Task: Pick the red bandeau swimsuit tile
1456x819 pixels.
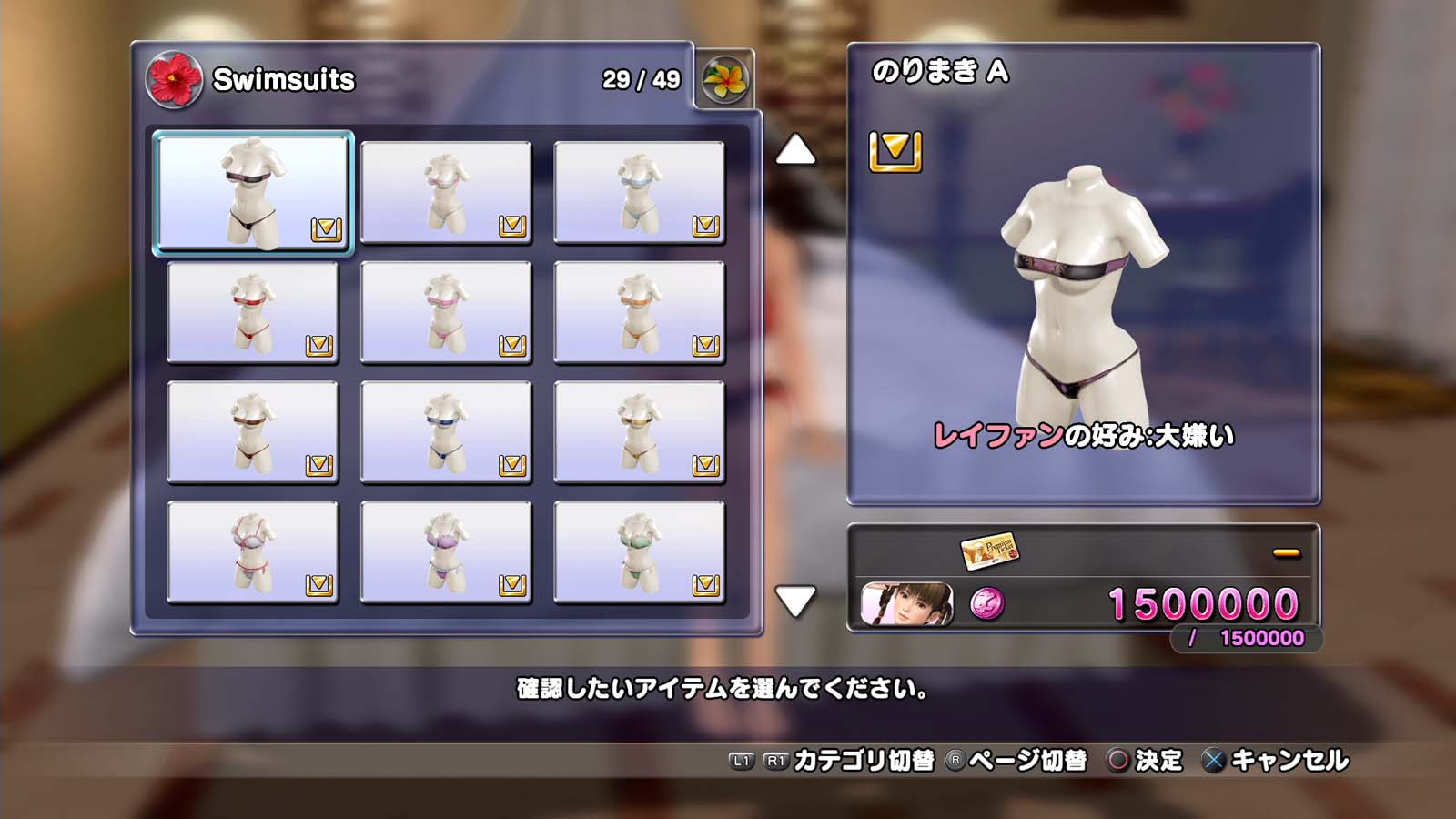Action: [x=253, y=312]
